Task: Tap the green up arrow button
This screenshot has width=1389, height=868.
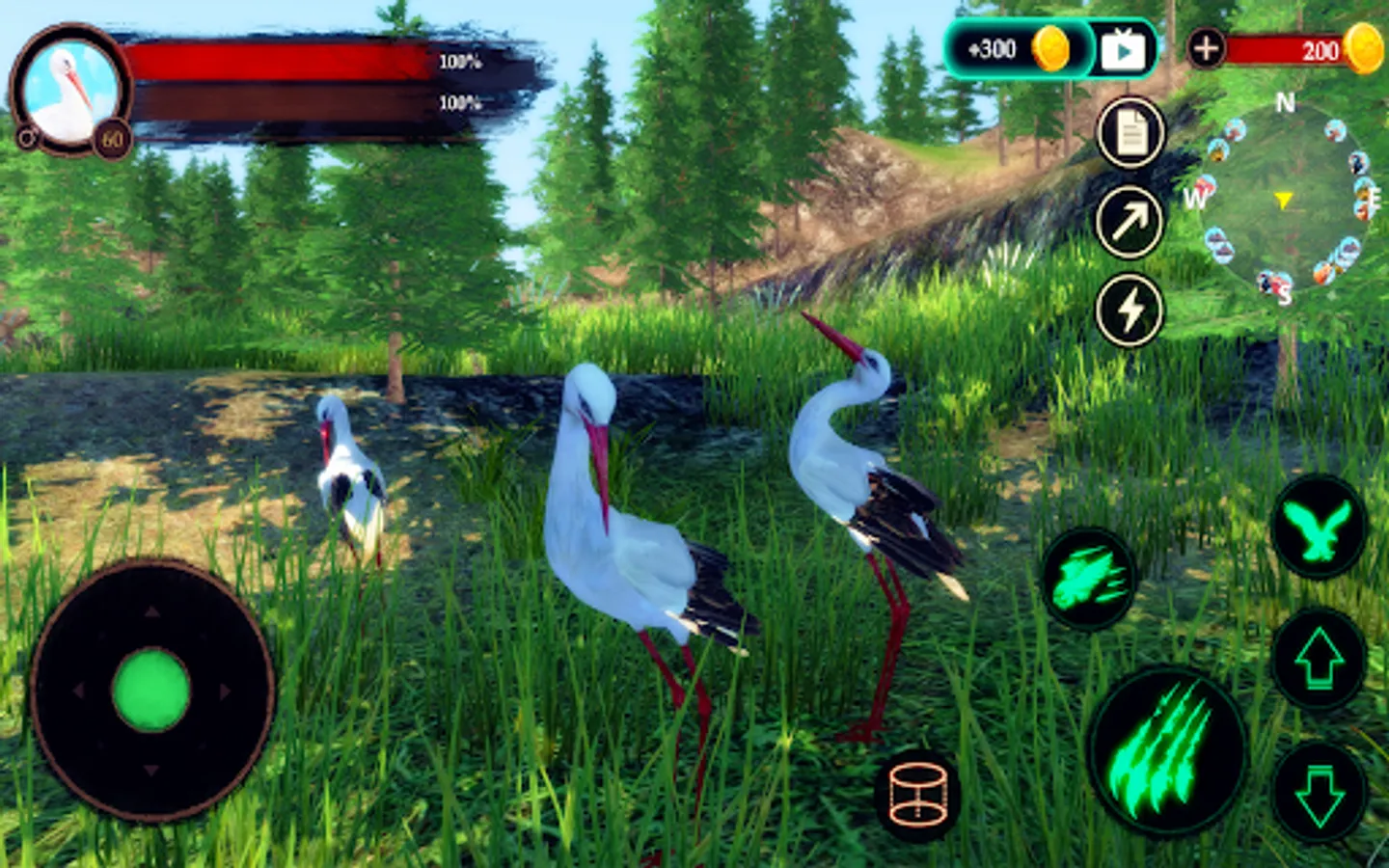Action: 1319,660
